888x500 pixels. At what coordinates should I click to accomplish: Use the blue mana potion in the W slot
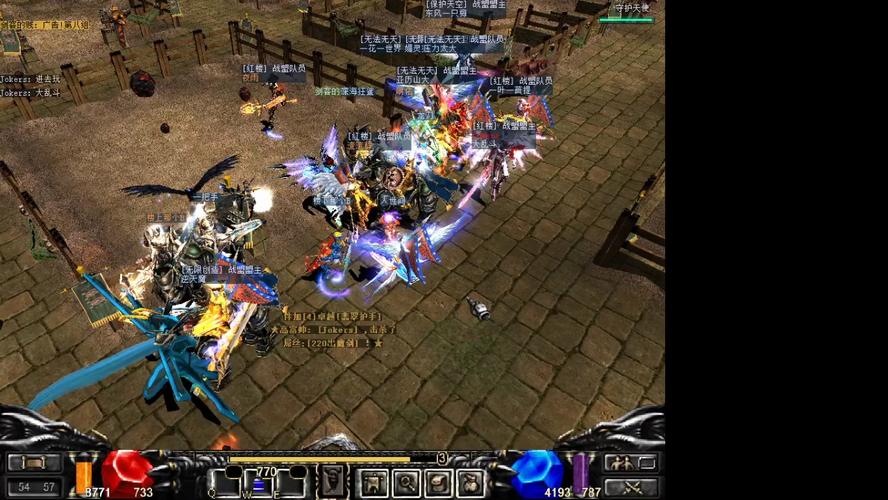point(260,484)
